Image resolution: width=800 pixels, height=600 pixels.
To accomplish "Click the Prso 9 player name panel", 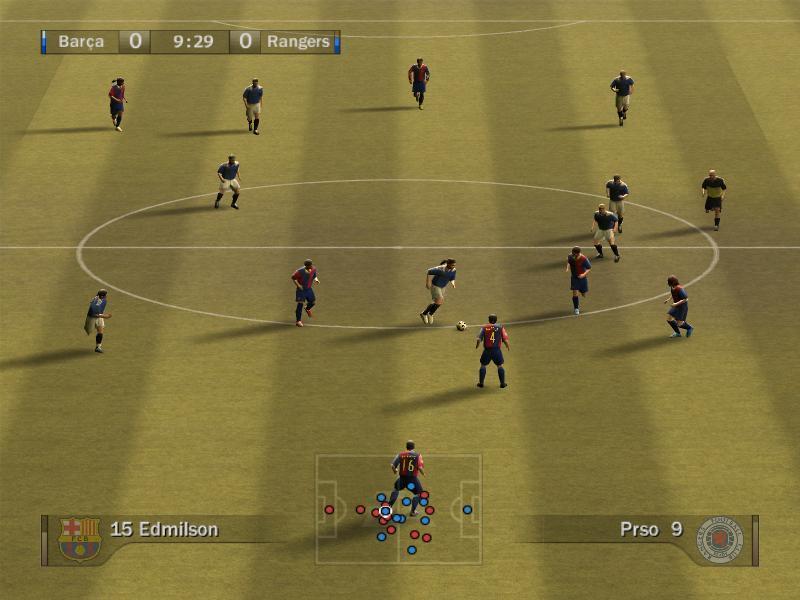I will (x=650, y=529).
